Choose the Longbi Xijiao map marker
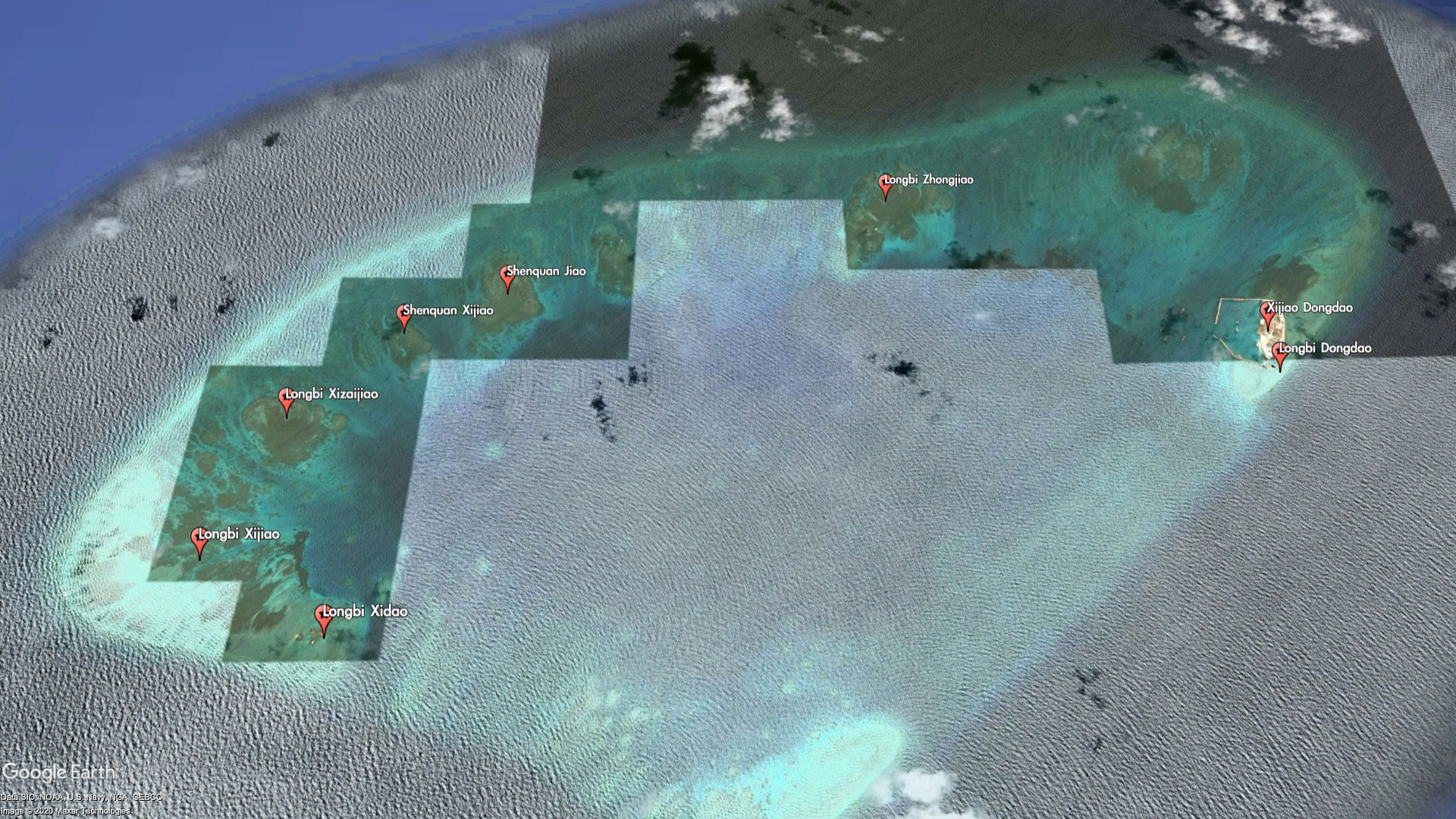The width and height of the screenshot is (1456, 819). click(199, 540)
